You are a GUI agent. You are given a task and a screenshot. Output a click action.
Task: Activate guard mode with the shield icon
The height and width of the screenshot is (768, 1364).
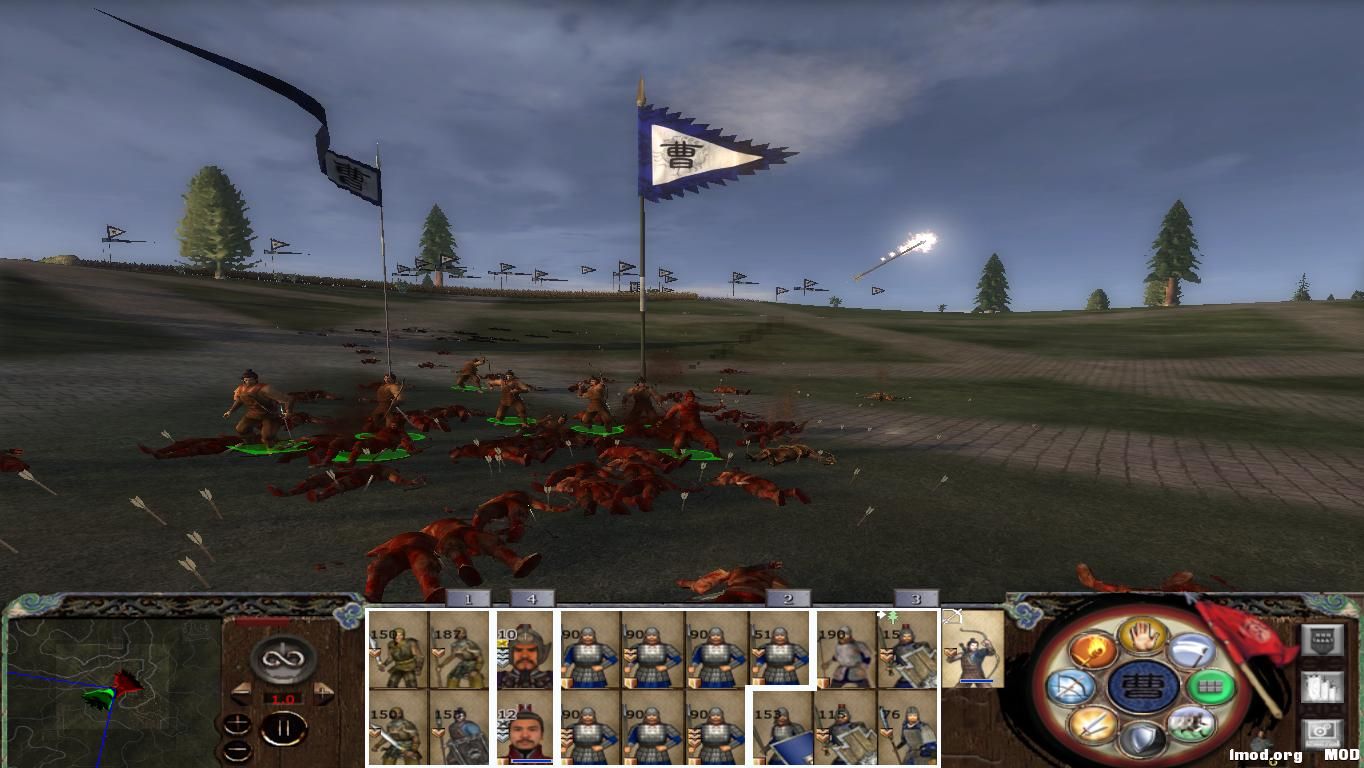[1143, 736]
